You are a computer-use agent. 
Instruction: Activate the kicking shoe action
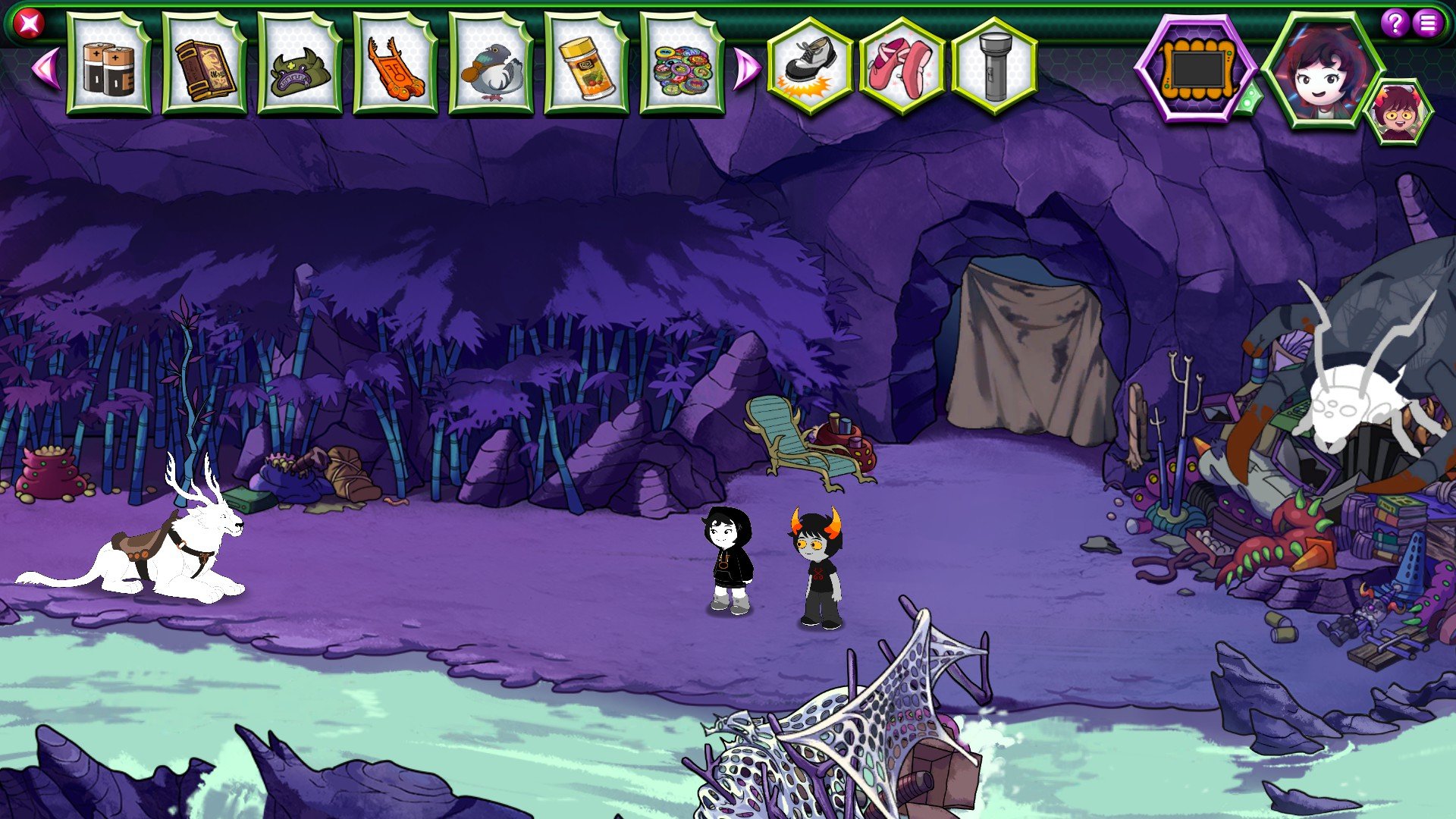810,66
